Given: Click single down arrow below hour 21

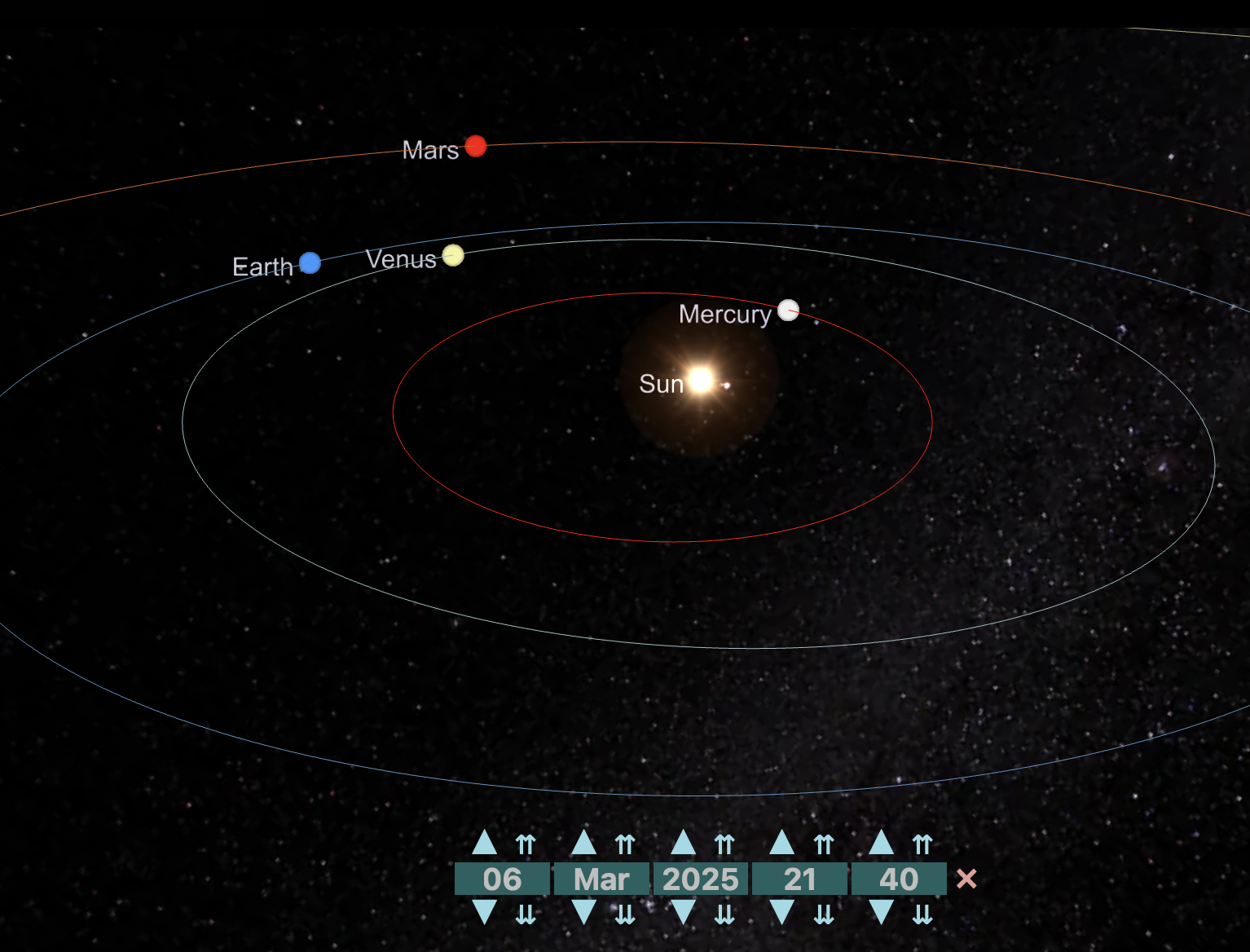Looking at the screenshot, I should tap(782, 913).
